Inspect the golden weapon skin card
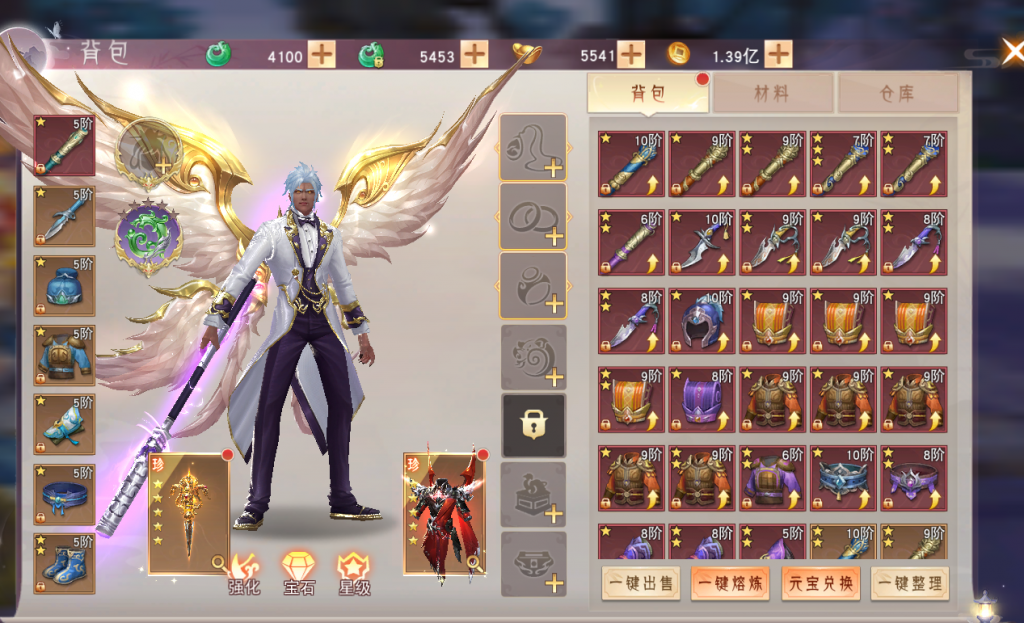1024x623 pixels. [188, 513]
